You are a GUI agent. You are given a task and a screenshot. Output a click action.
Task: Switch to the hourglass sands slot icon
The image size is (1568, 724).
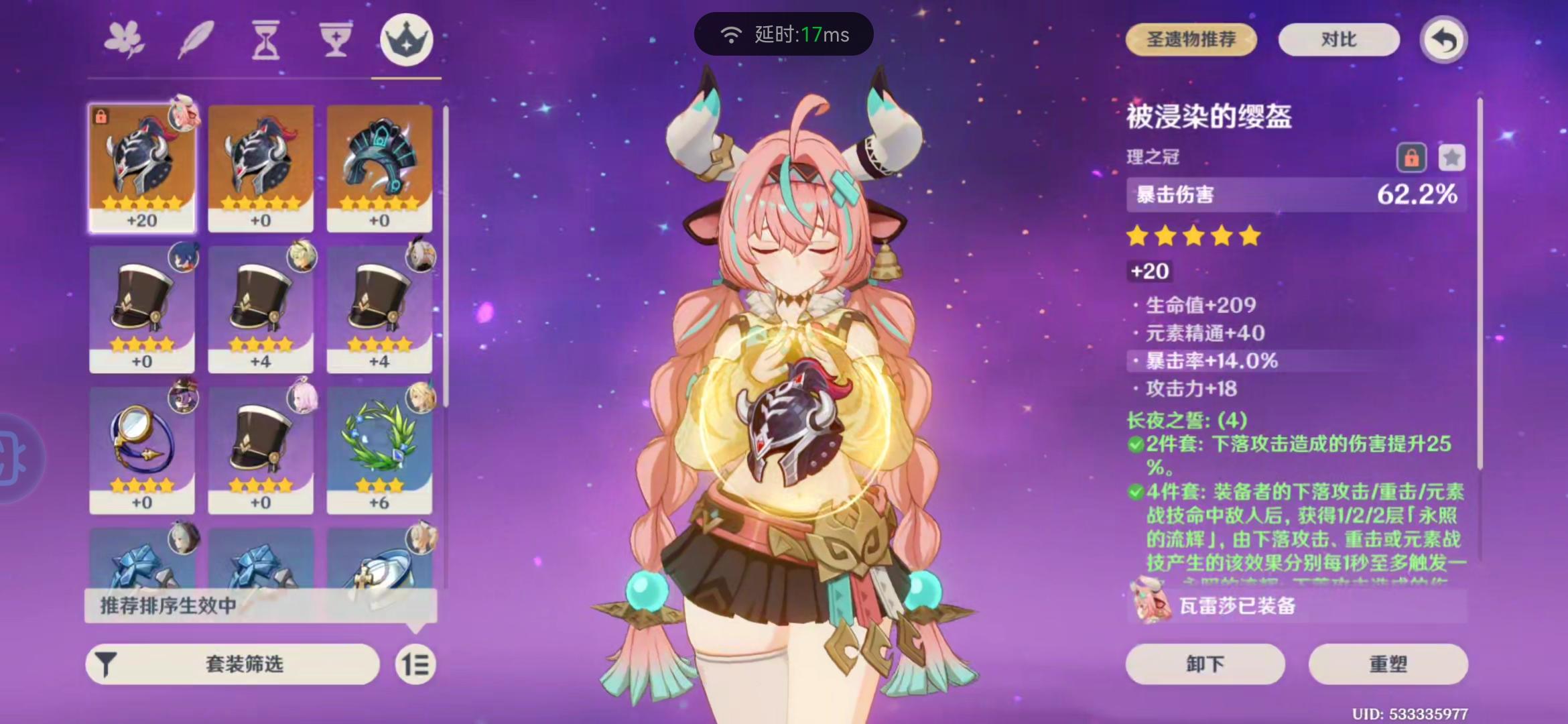(x=264, y=40)
